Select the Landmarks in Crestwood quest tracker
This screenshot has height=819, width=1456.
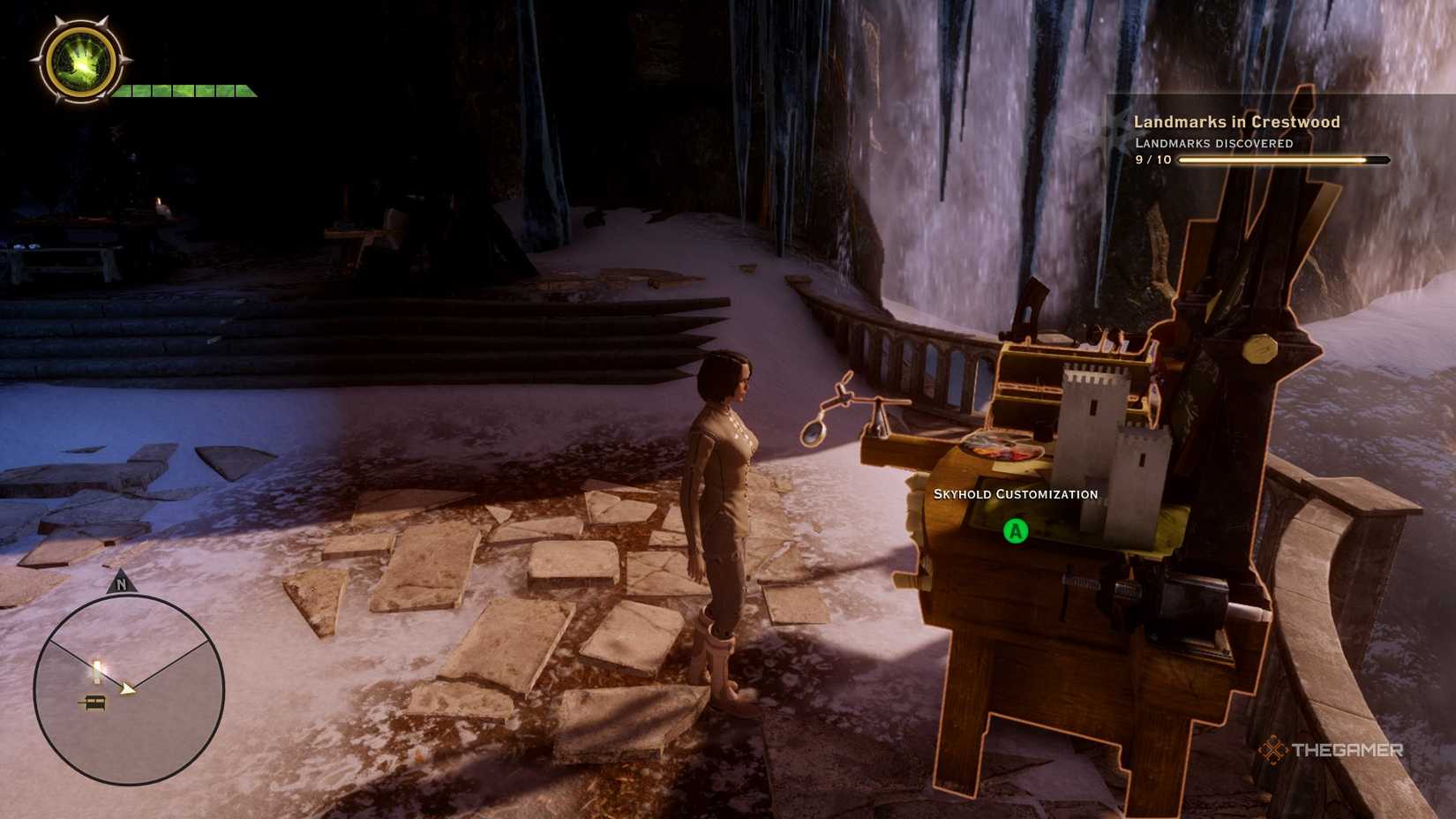click(1236, 123)
